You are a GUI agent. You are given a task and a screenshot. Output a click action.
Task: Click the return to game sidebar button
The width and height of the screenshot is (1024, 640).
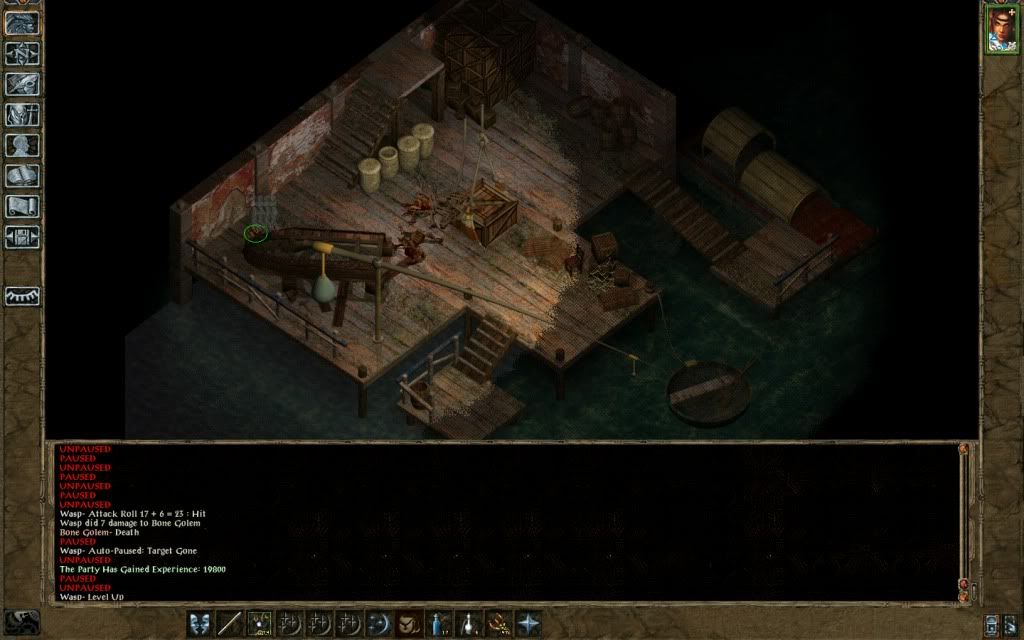point(22,23)
